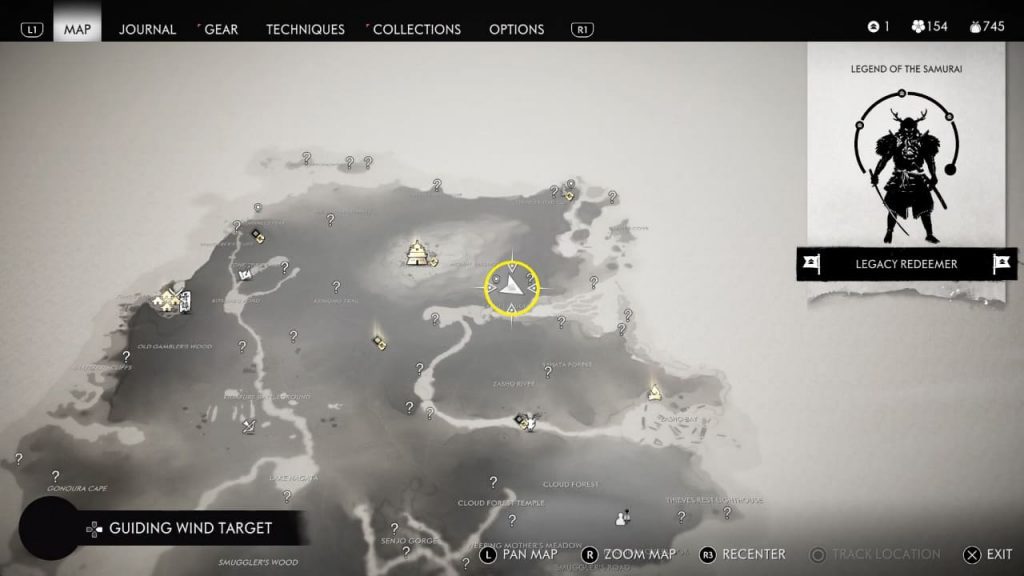Select the village houses marker on the west coast

(168, 299)
